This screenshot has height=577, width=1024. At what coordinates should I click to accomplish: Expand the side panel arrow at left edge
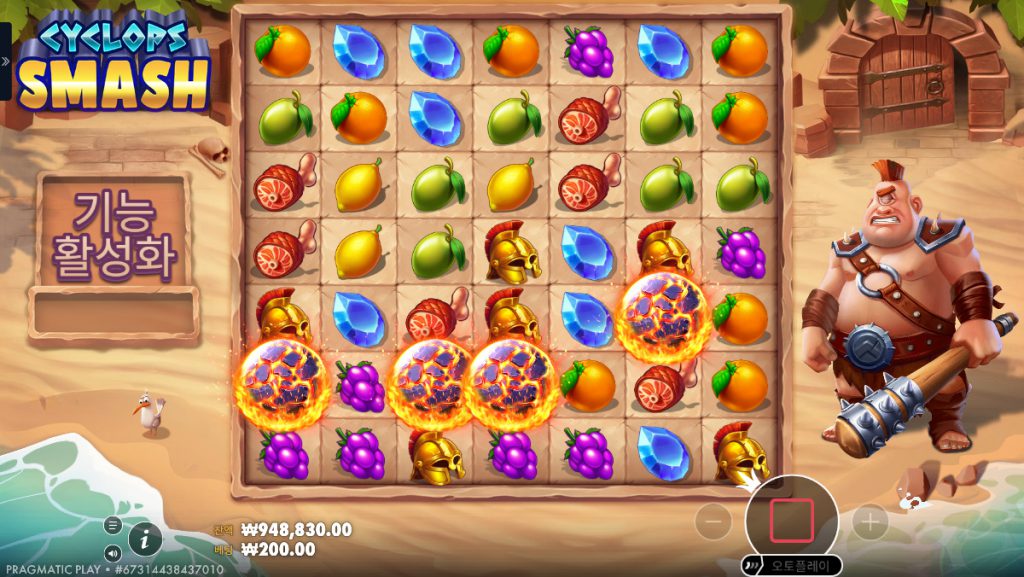click(x=5, y=61)
